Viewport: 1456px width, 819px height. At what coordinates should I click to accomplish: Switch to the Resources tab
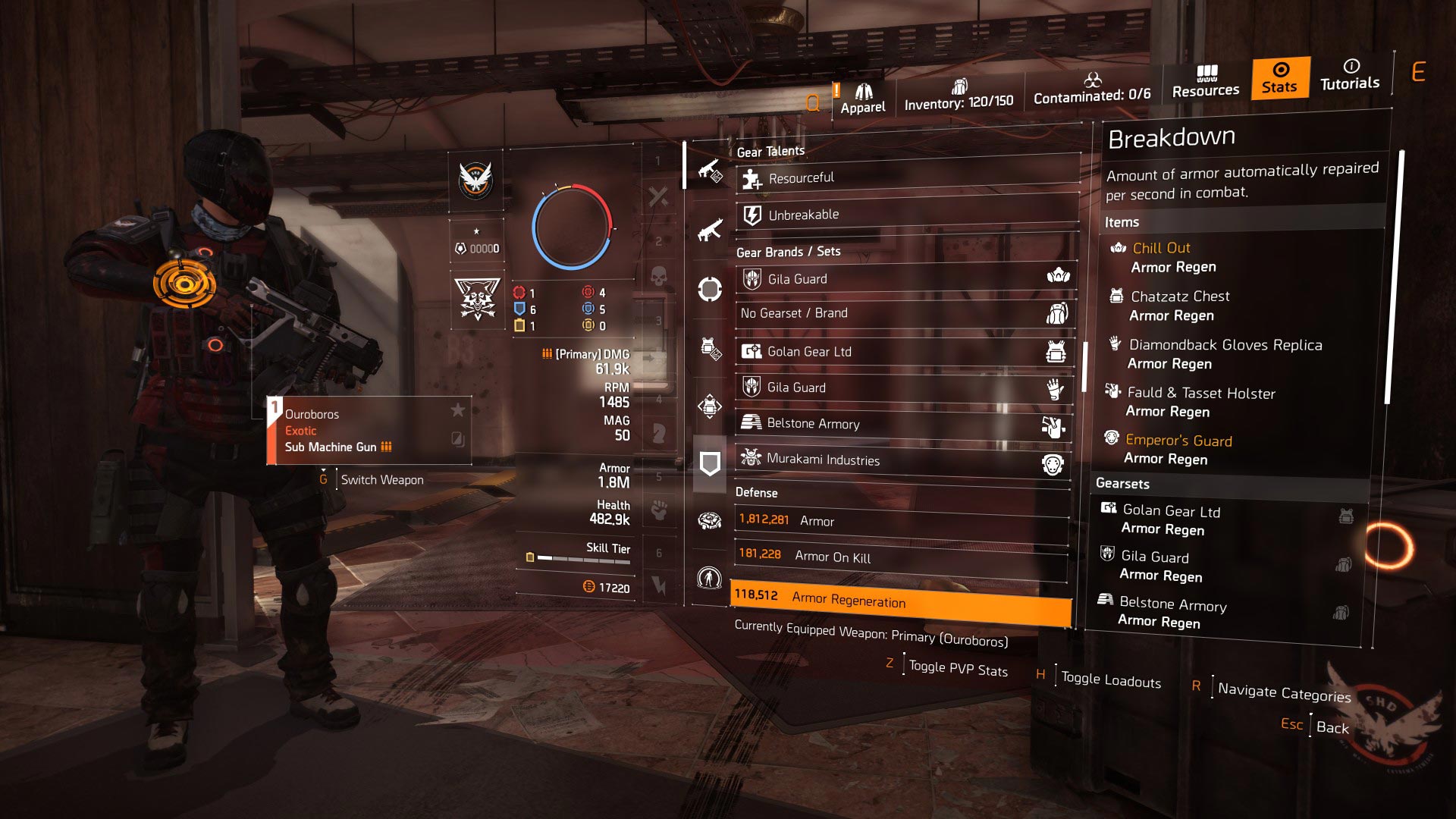click(x=1205, y=80)
